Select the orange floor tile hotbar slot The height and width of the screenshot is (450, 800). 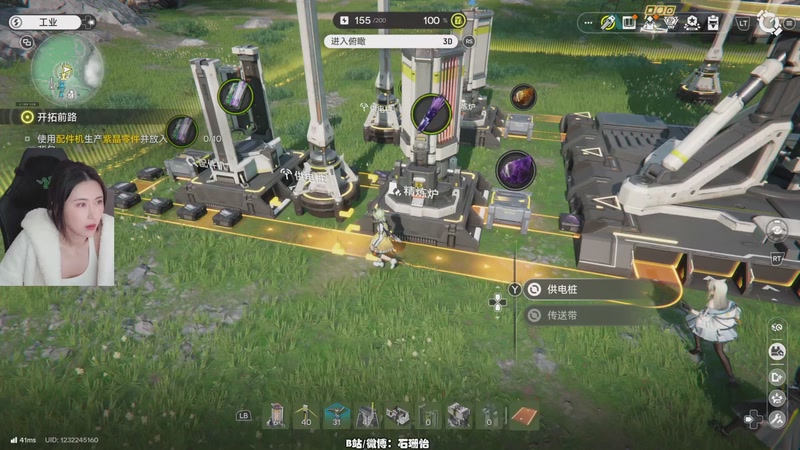point(522,415)
